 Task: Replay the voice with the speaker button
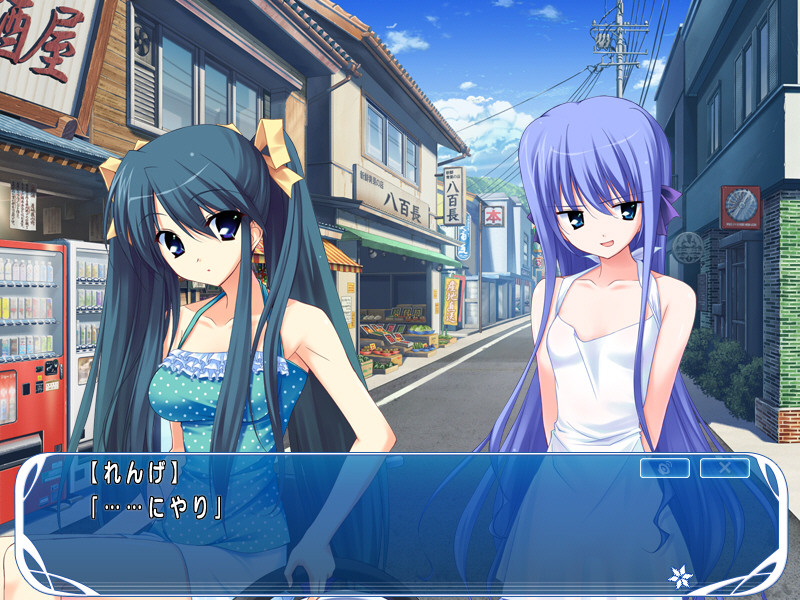[664, 468]
